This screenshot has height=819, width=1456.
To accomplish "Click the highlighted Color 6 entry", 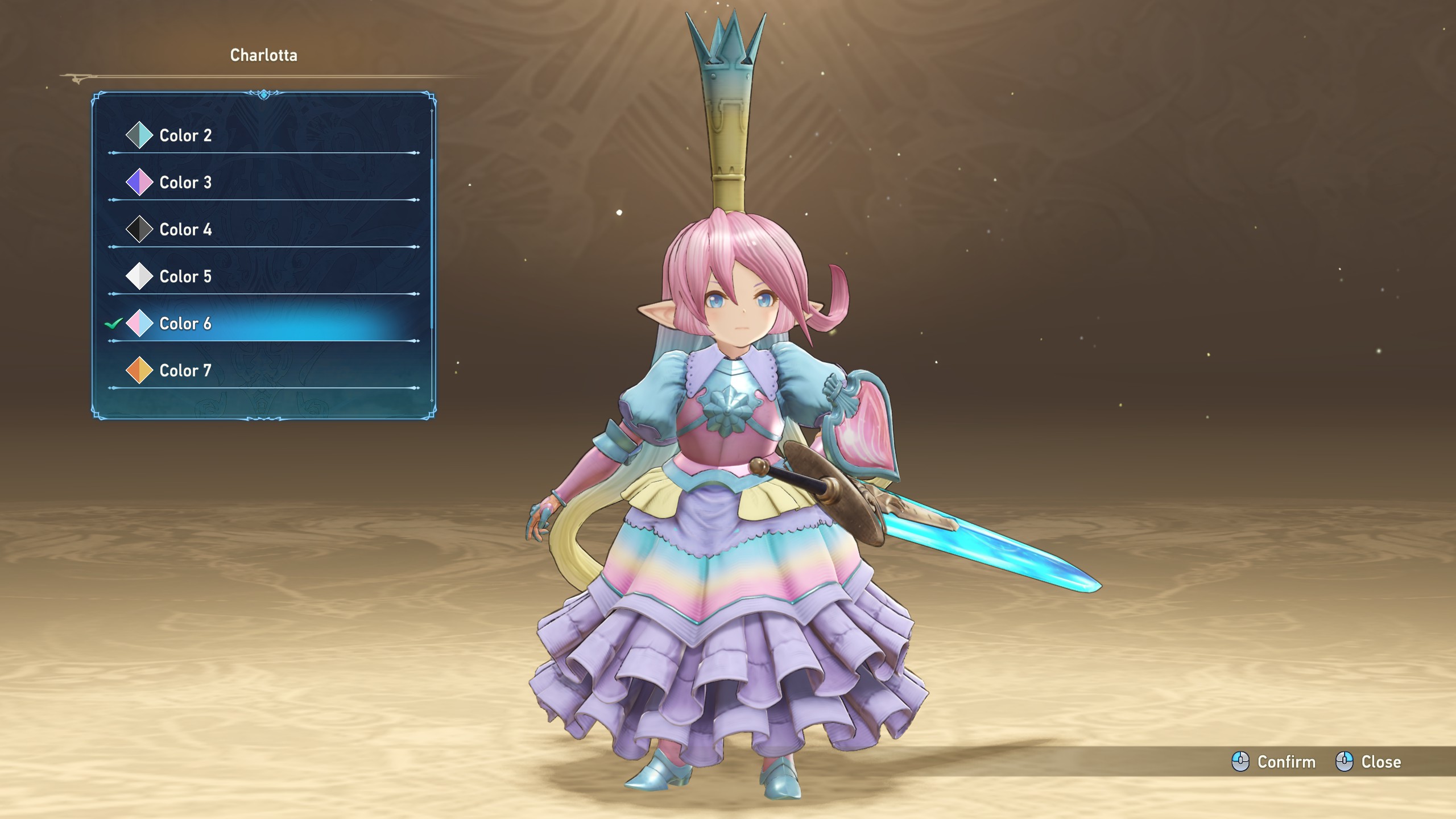I will [185, 324].
